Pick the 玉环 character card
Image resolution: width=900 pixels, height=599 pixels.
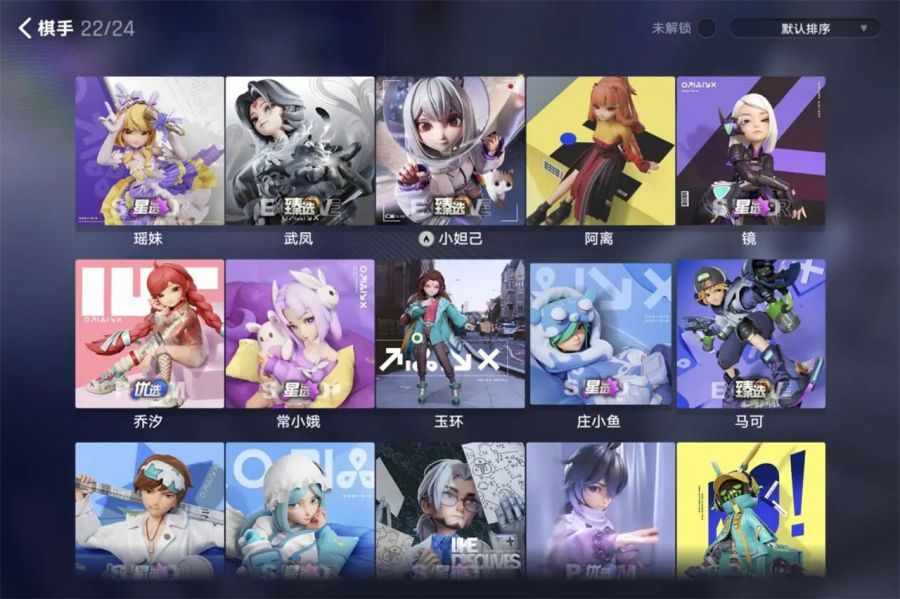(x=450, y=334)
